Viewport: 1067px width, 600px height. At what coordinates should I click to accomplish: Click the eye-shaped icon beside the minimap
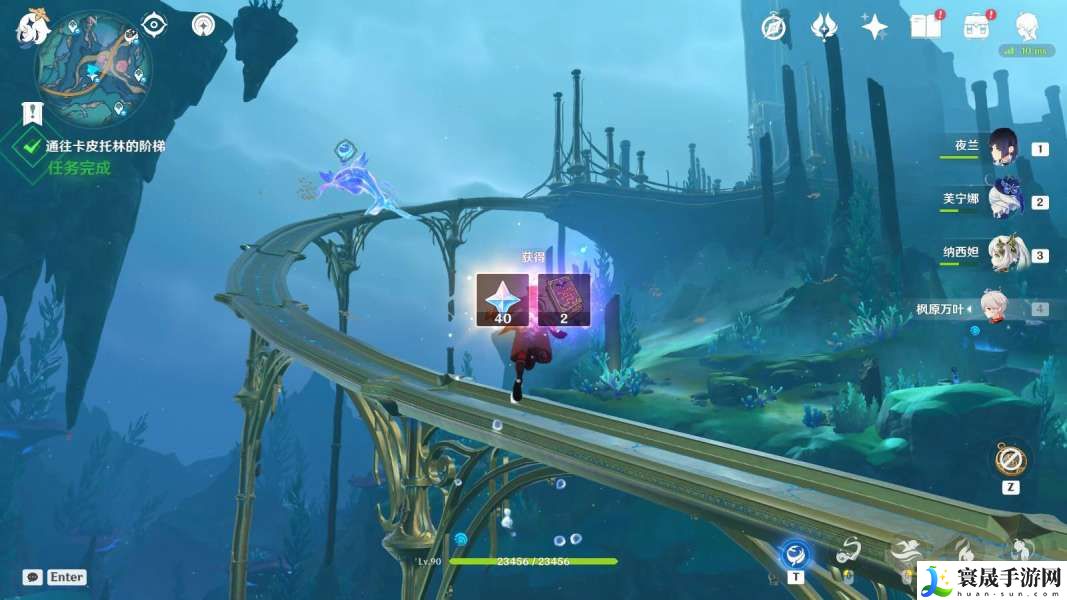click(x=154, y=24)
